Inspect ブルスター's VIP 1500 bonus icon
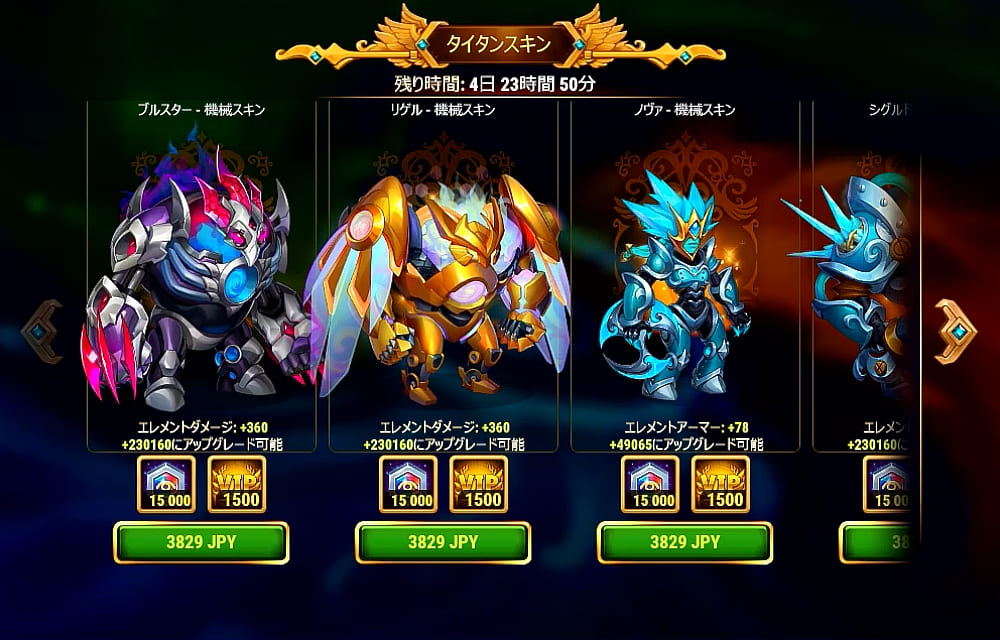 (x=237, y=484)
